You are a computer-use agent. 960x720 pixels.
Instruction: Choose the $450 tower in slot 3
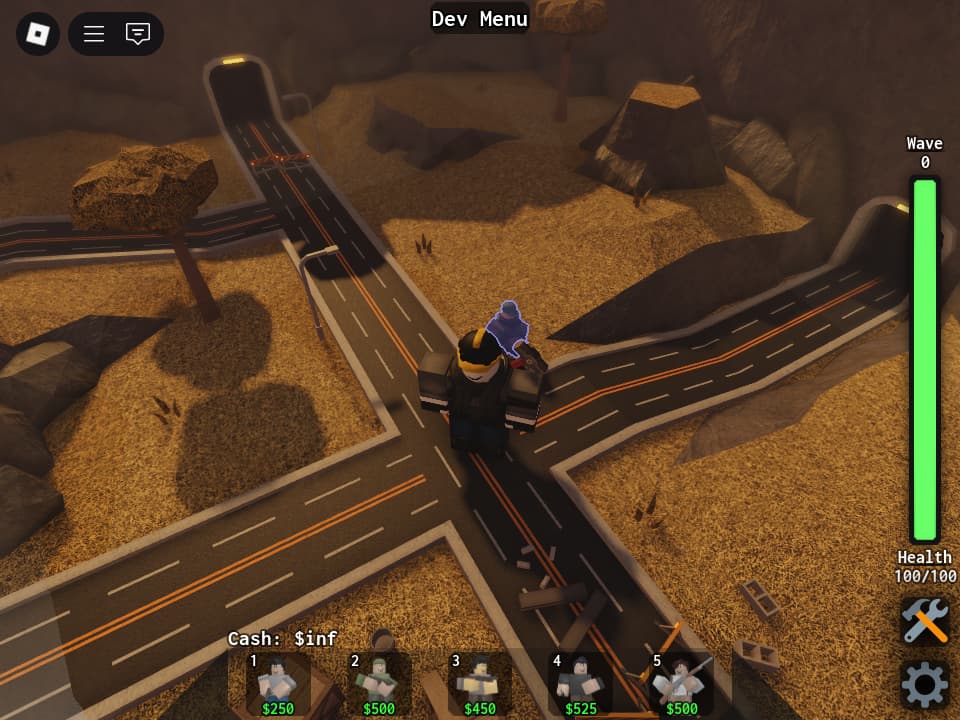point(479,685)
